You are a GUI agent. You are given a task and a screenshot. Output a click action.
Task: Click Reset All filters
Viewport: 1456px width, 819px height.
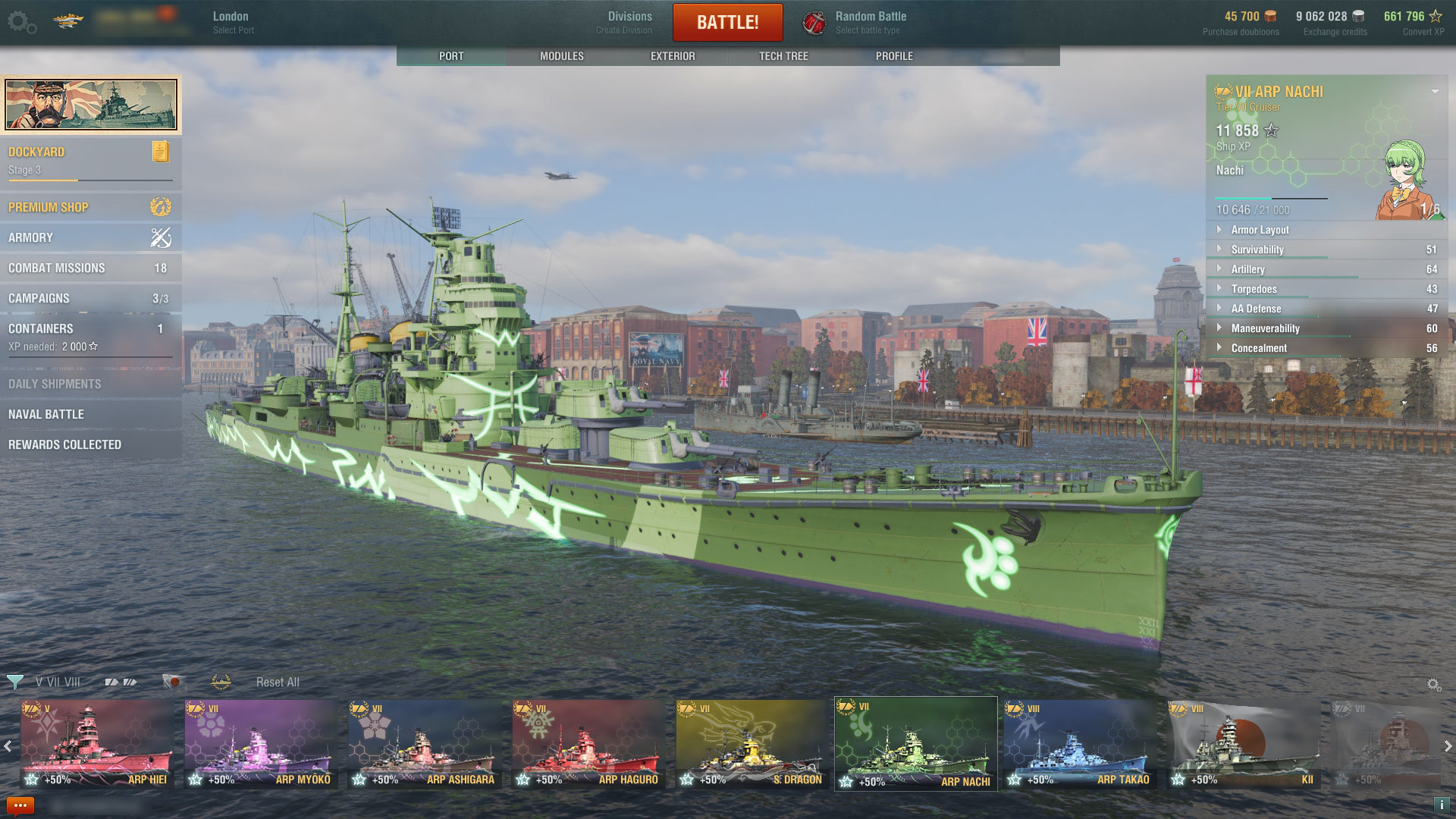click(278, 682)
